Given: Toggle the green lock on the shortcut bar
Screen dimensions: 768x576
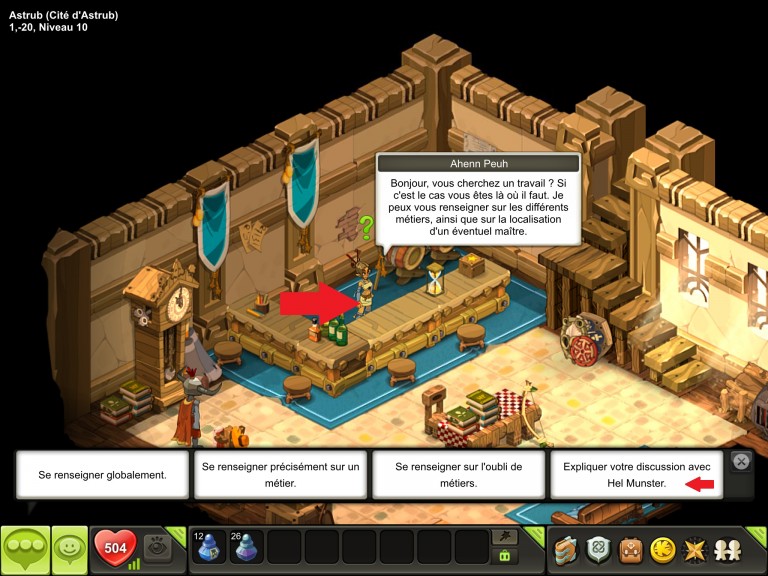Looking at the screenshot, I should tap(505, 557).
